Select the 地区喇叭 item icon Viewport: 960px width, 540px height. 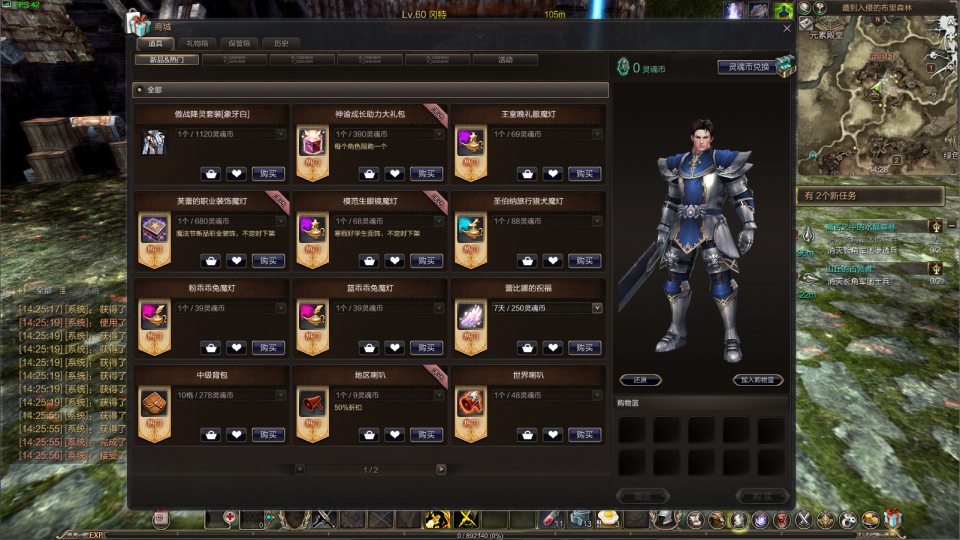312,404
